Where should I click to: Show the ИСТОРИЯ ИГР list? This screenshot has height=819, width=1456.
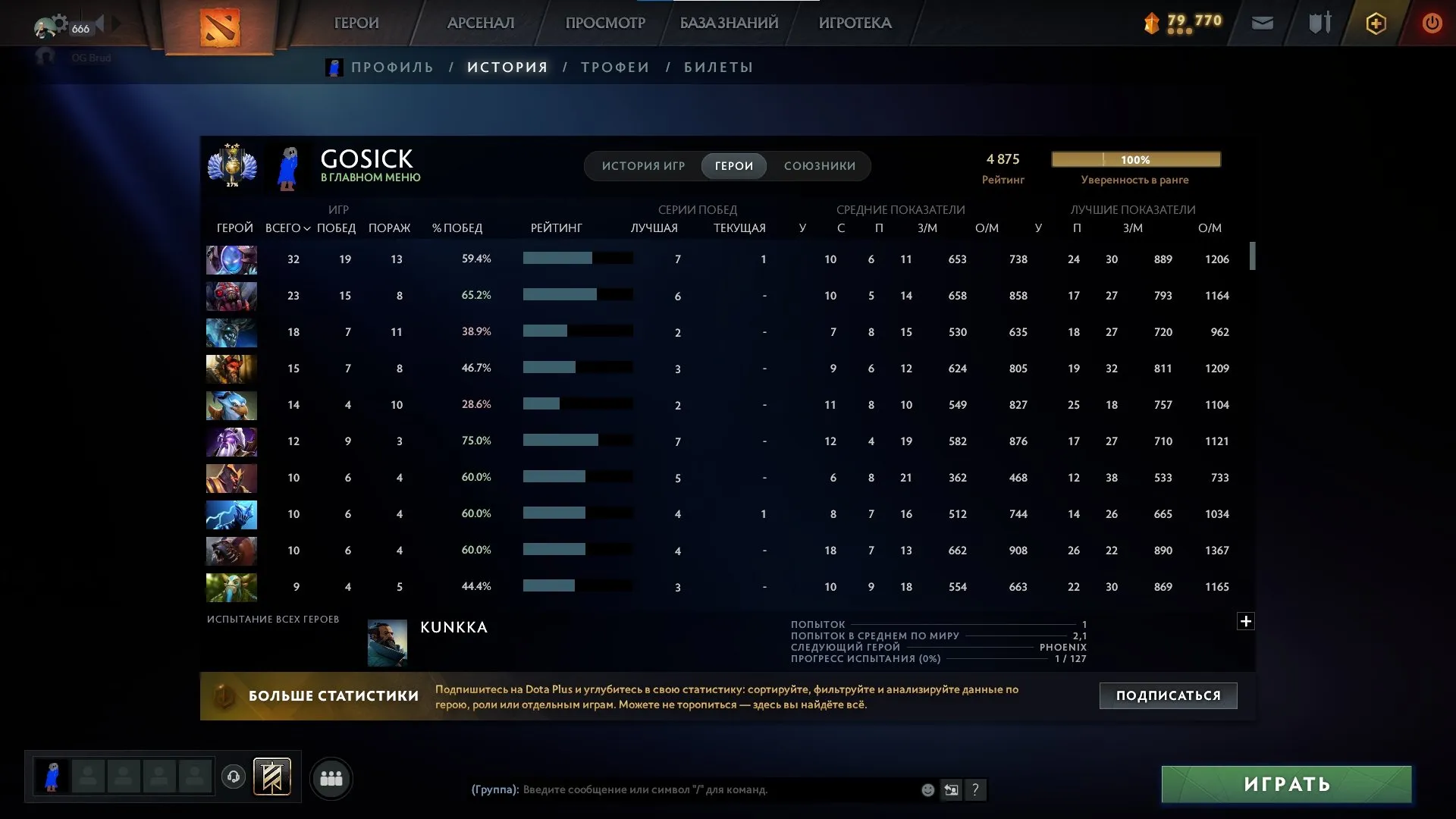click(x=643, y=166)
